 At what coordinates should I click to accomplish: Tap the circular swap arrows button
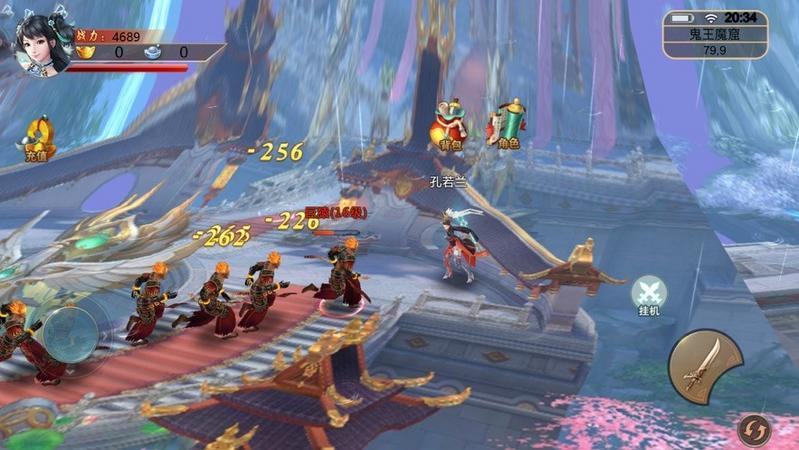tap(755, 430)
